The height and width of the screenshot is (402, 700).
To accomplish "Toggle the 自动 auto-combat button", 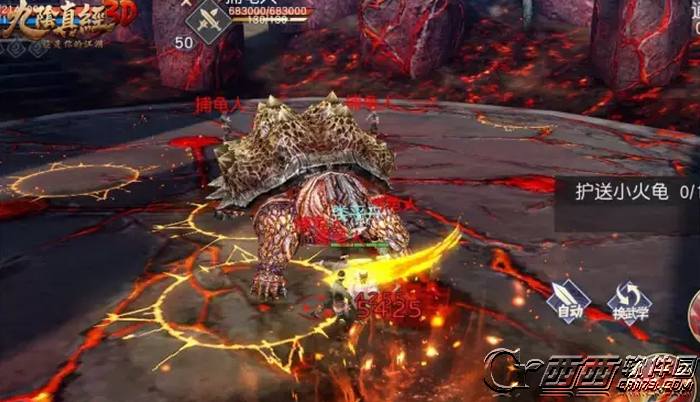I will coord(567,300).
